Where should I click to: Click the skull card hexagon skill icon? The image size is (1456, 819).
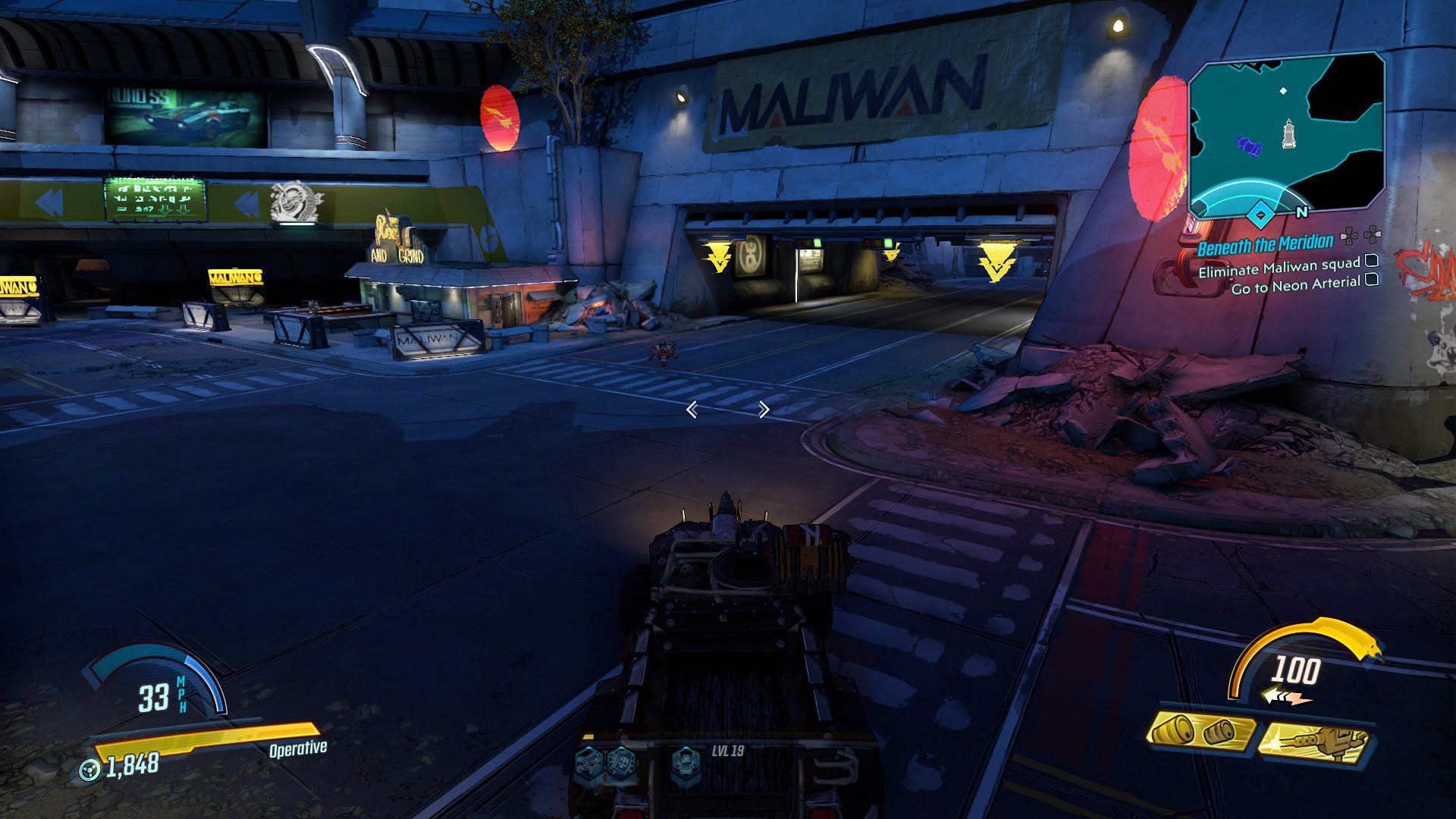(621, 760)
